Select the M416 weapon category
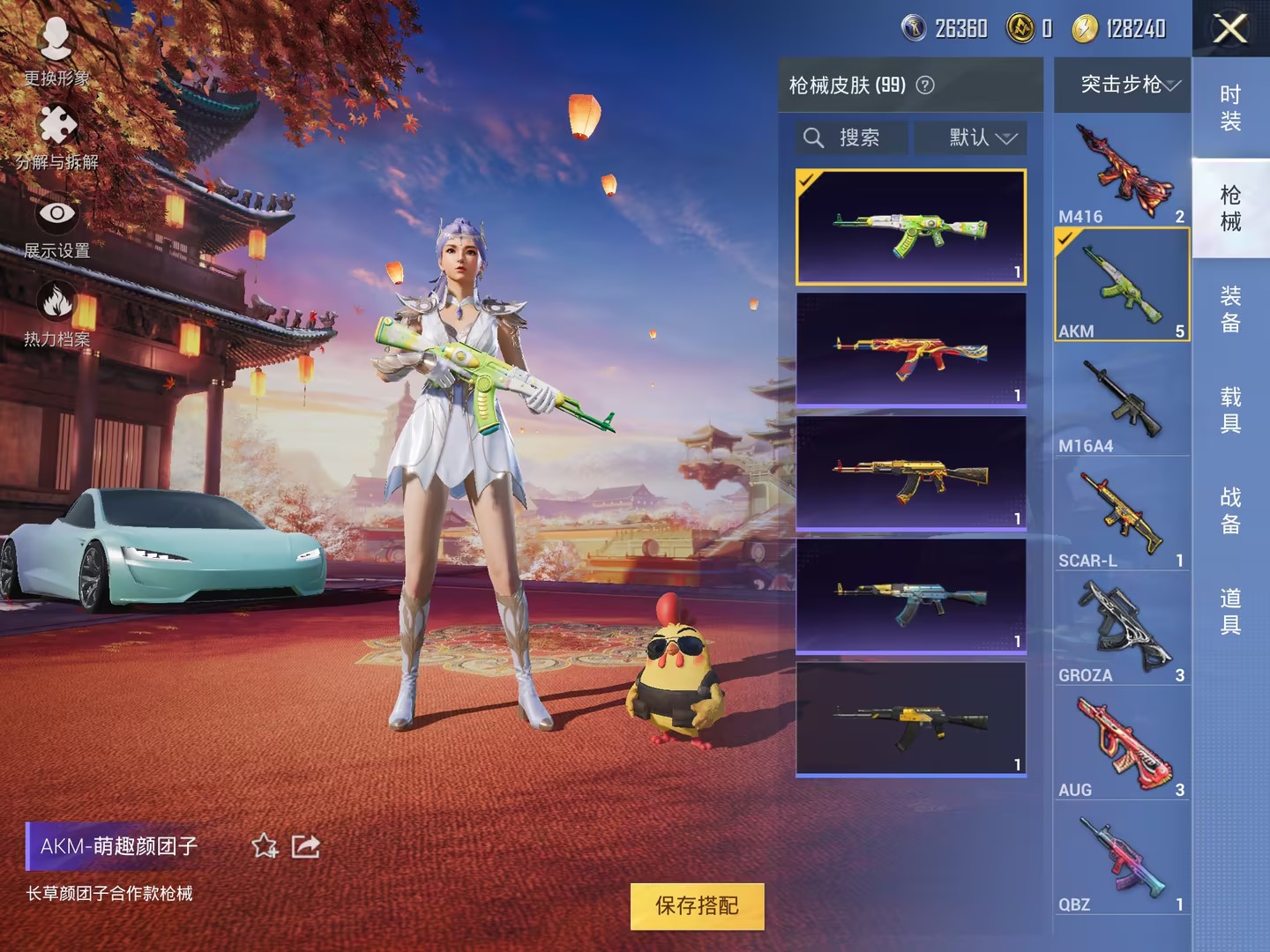 1122,172
